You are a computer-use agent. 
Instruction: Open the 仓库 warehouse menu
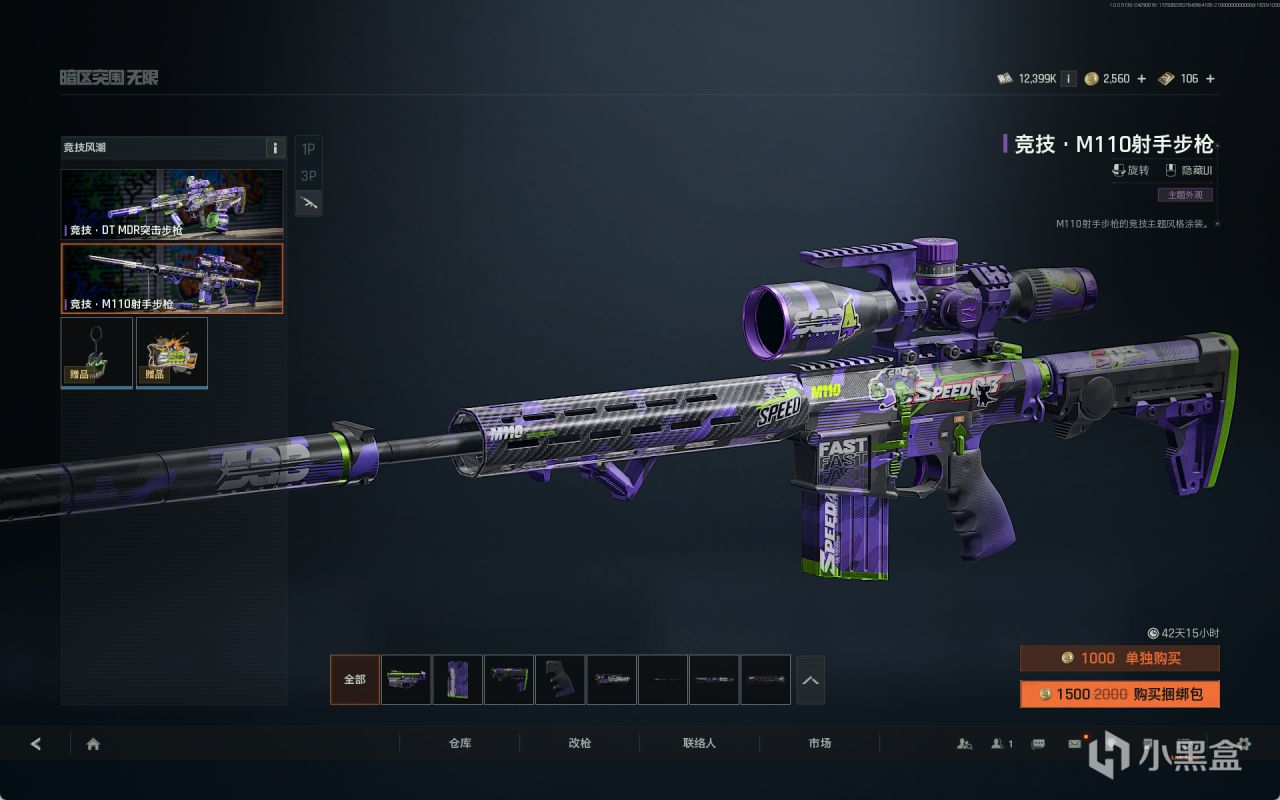pos(460,744)
